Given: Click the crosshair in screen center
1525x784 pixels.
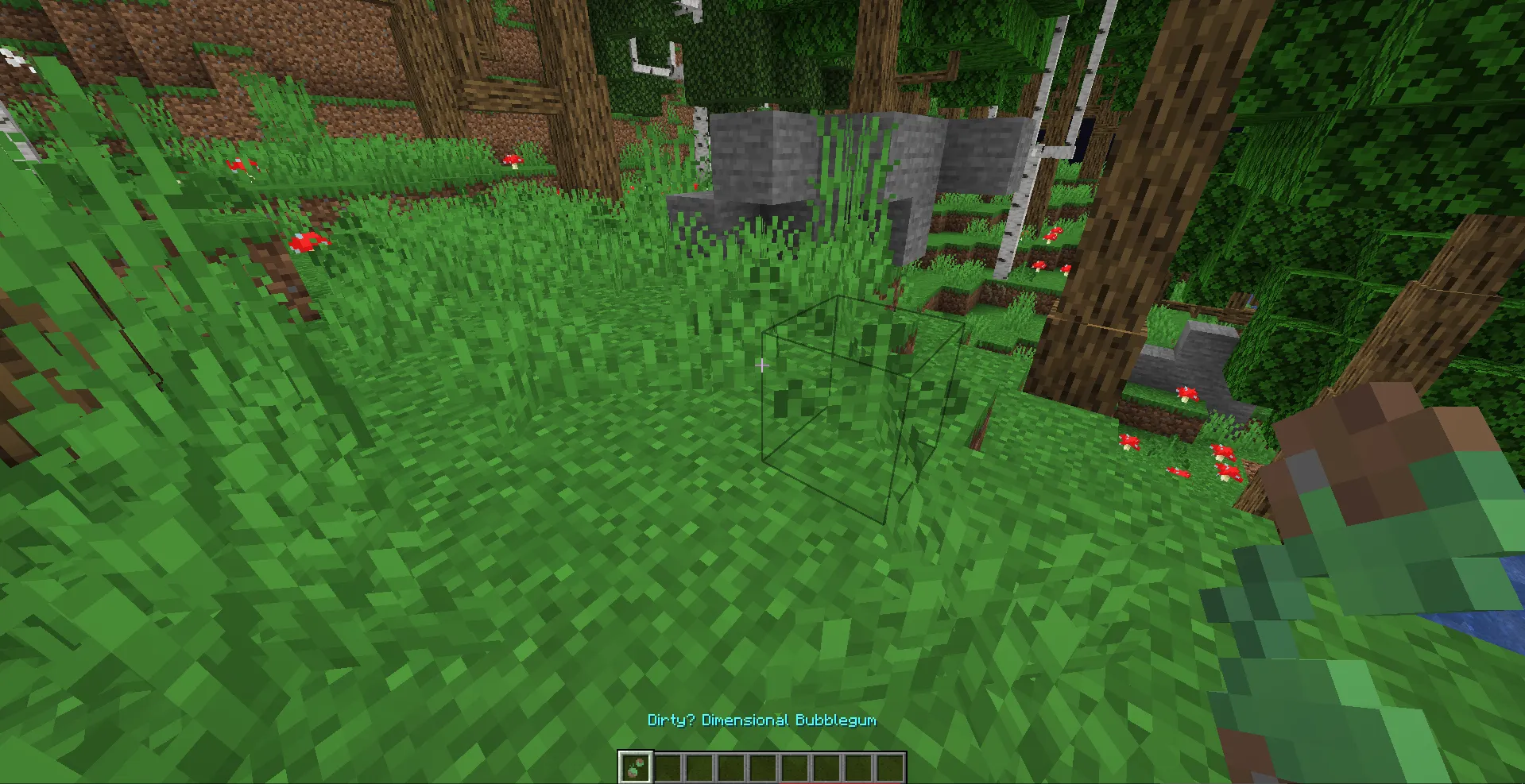Looking at the screenshot, I should (x=762, y=365).
